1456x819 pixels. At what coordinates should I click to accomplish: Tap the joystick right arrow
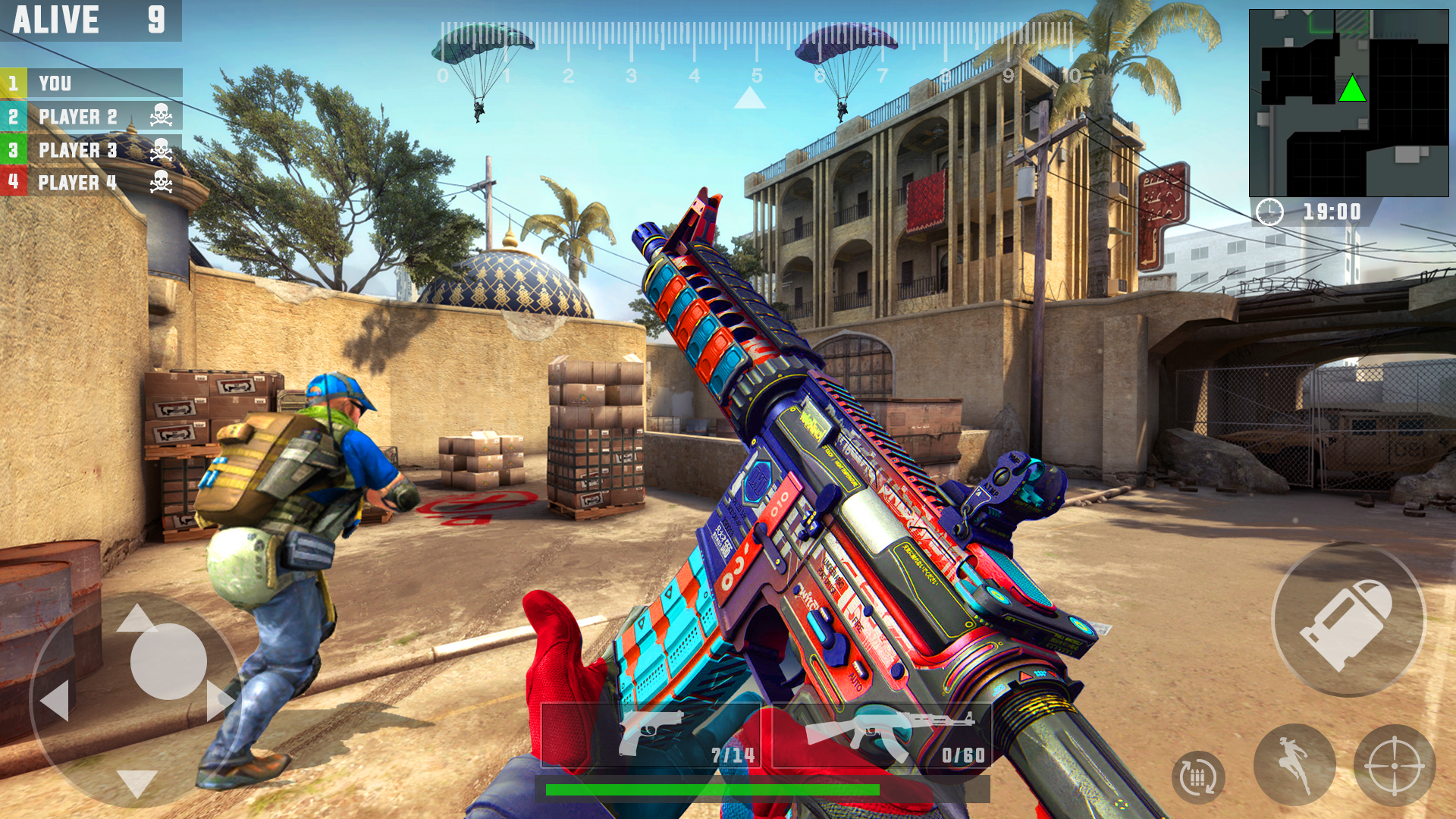pyautogui.click(x=218, y=700)
